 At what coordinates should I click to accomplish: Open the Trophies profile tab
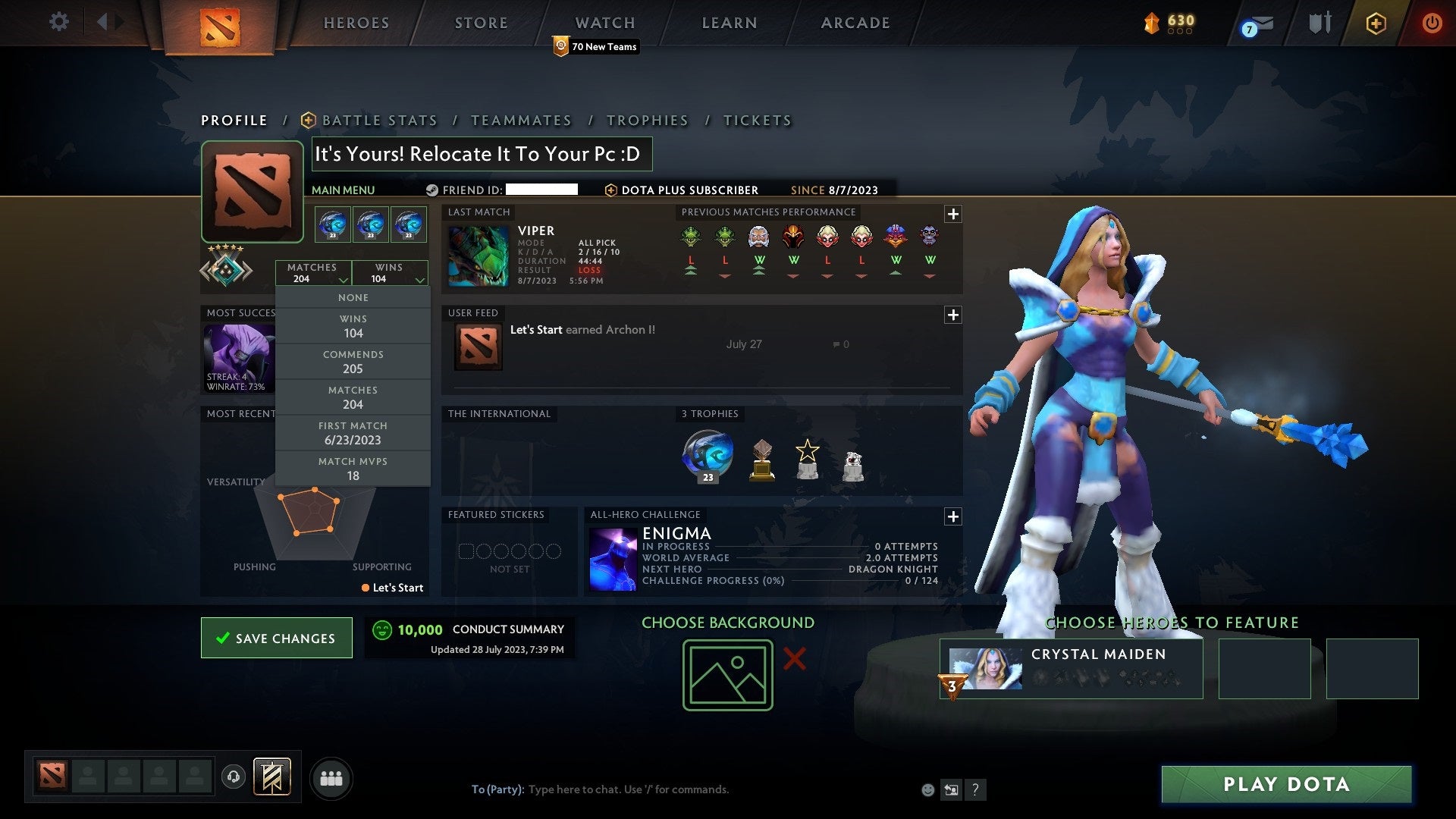(x=647, y=120)
